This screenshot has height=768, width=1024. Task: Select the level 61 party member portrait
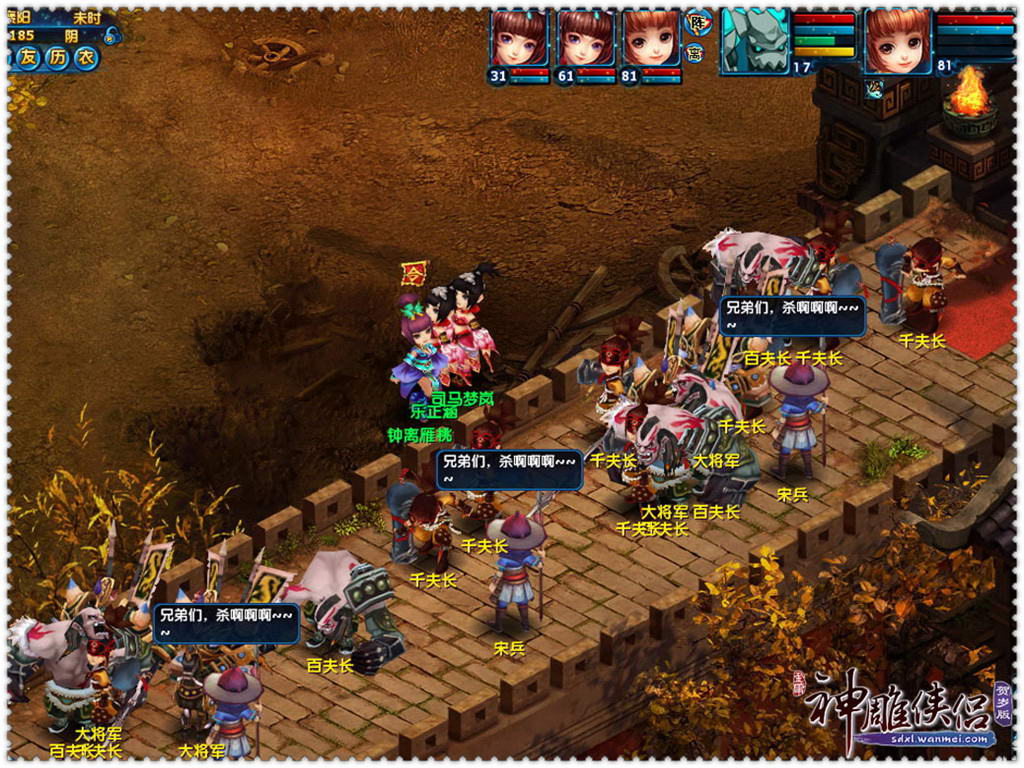[585, 40]
